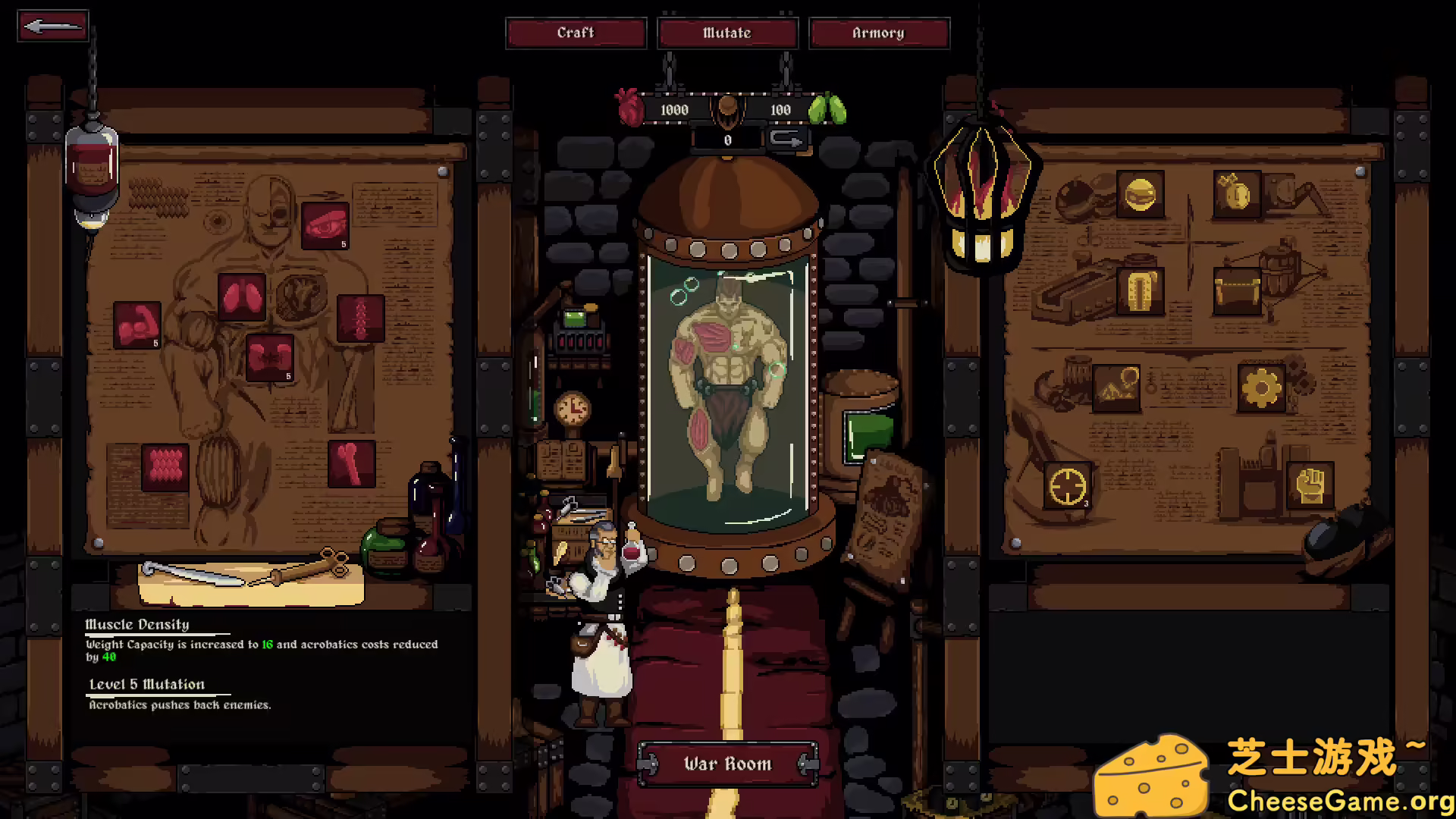This screenshot has width=1456, height=819.
Task: Toggle the muscle fiber patch mutation
Action: point(165,466)
